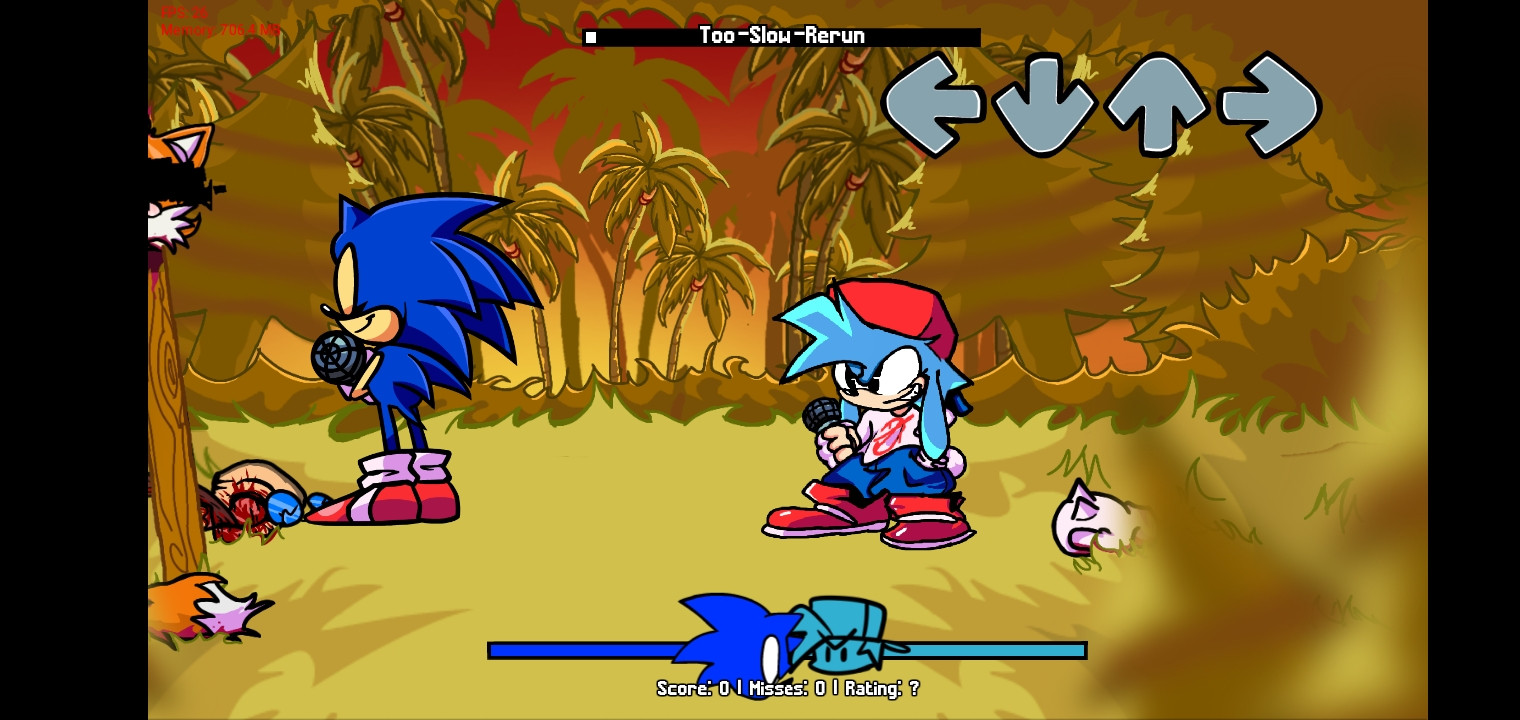Toggle the white song progress marker

click(x=590, y=37)
